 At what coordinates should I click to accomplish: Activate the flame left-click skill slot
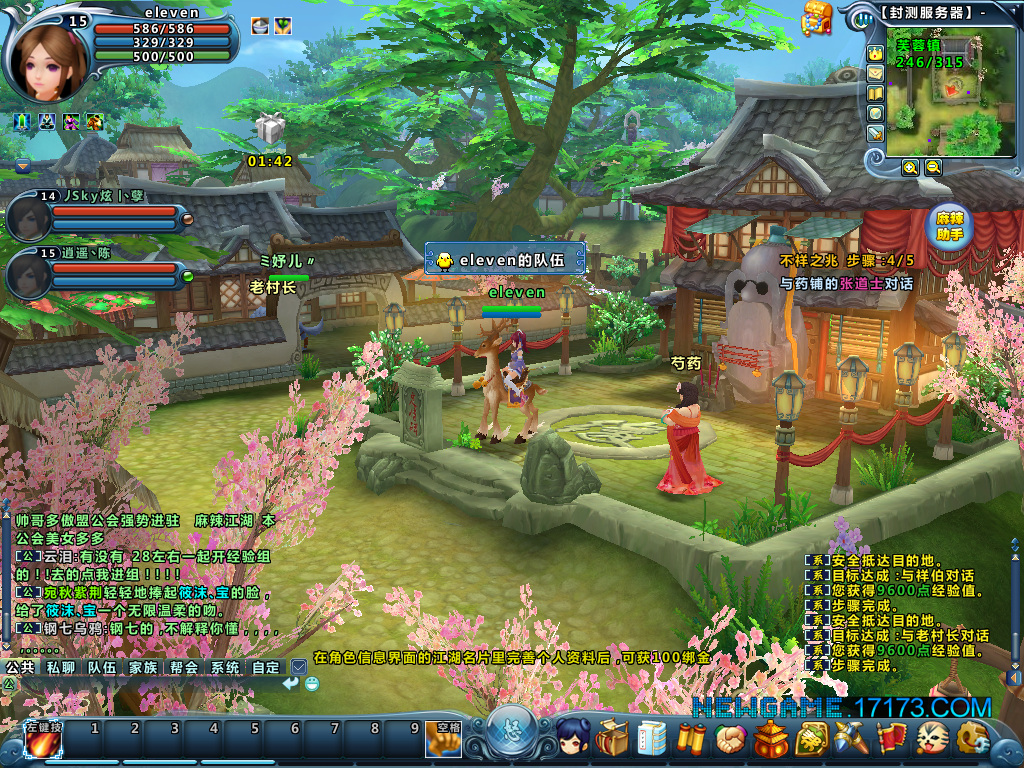click(42, 742)
